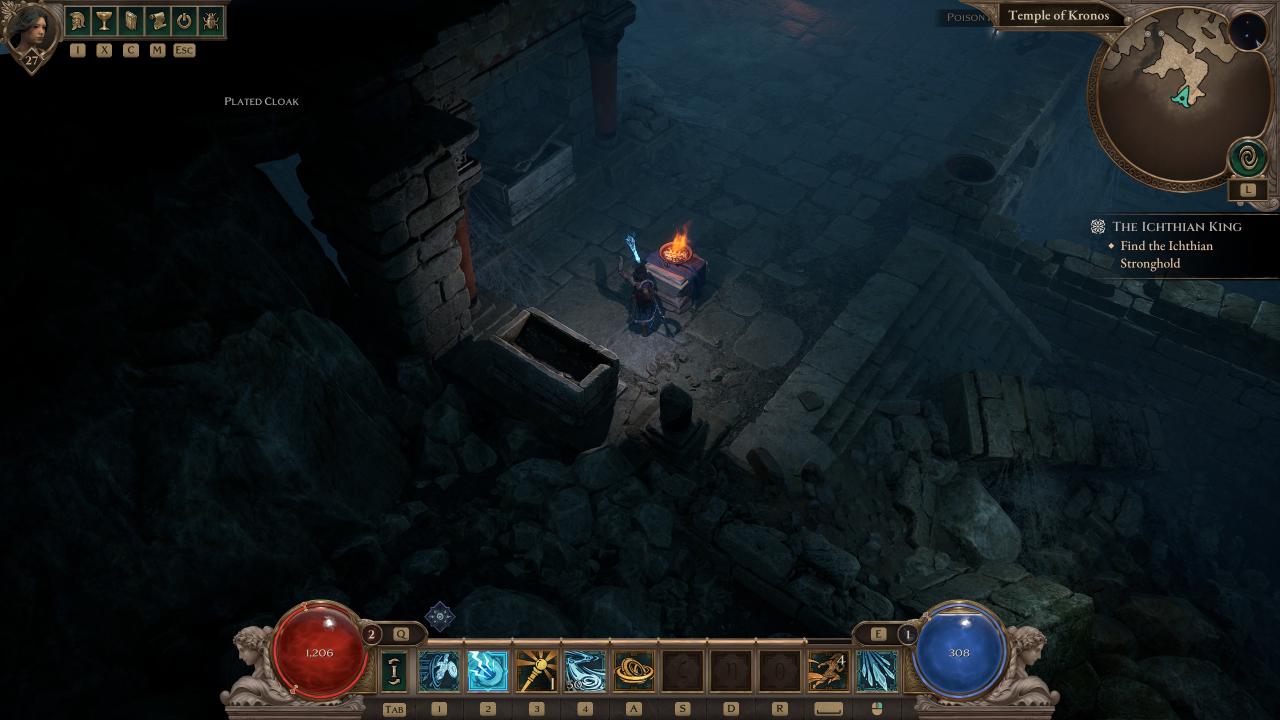Click the dark night sky orb on minimap
Viewport: 1280px width, 720px height.
[1247, 32]
